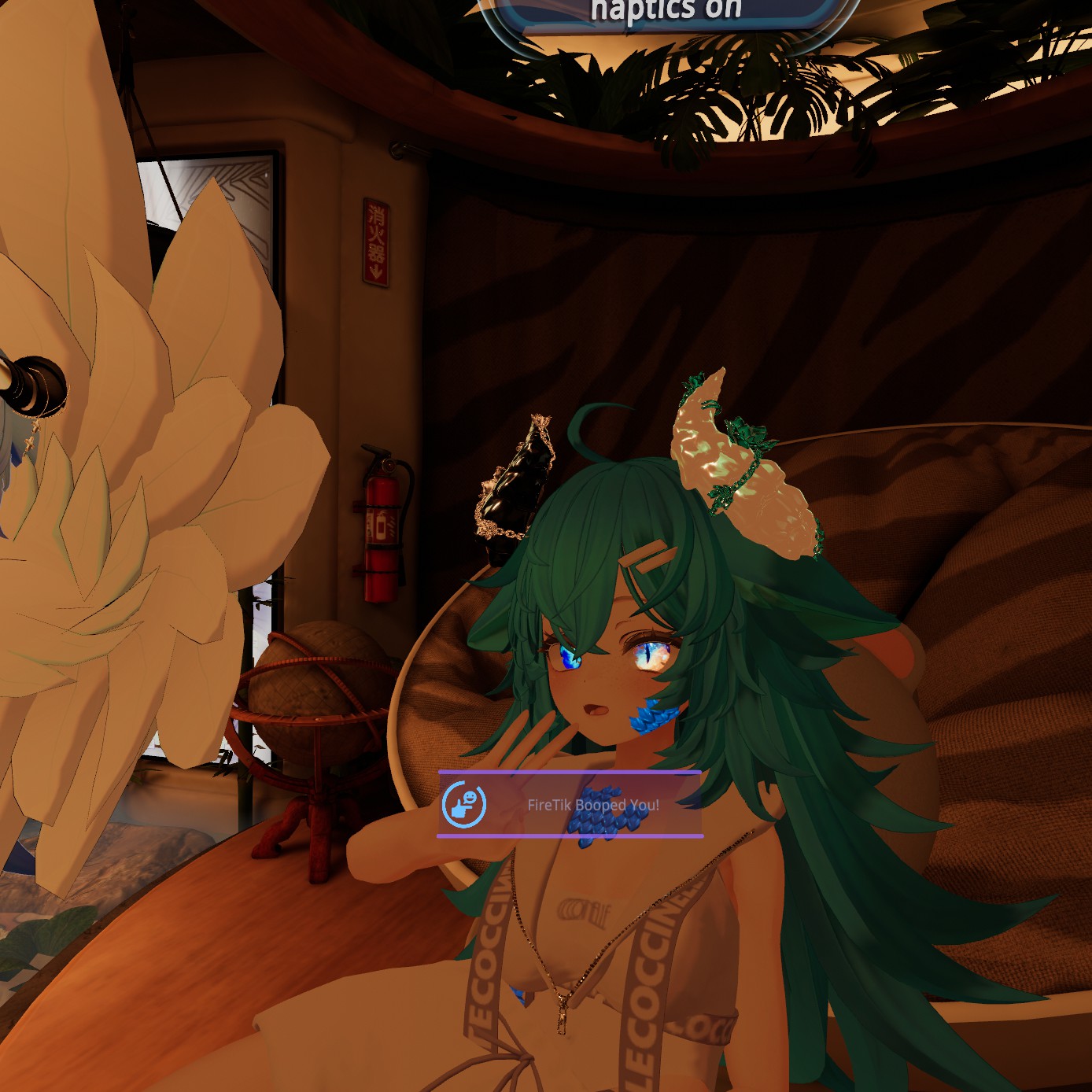This screenshot has width=1092, height=1092.
Task: Click the boop hand icon in notification
Action: point(464,804)
